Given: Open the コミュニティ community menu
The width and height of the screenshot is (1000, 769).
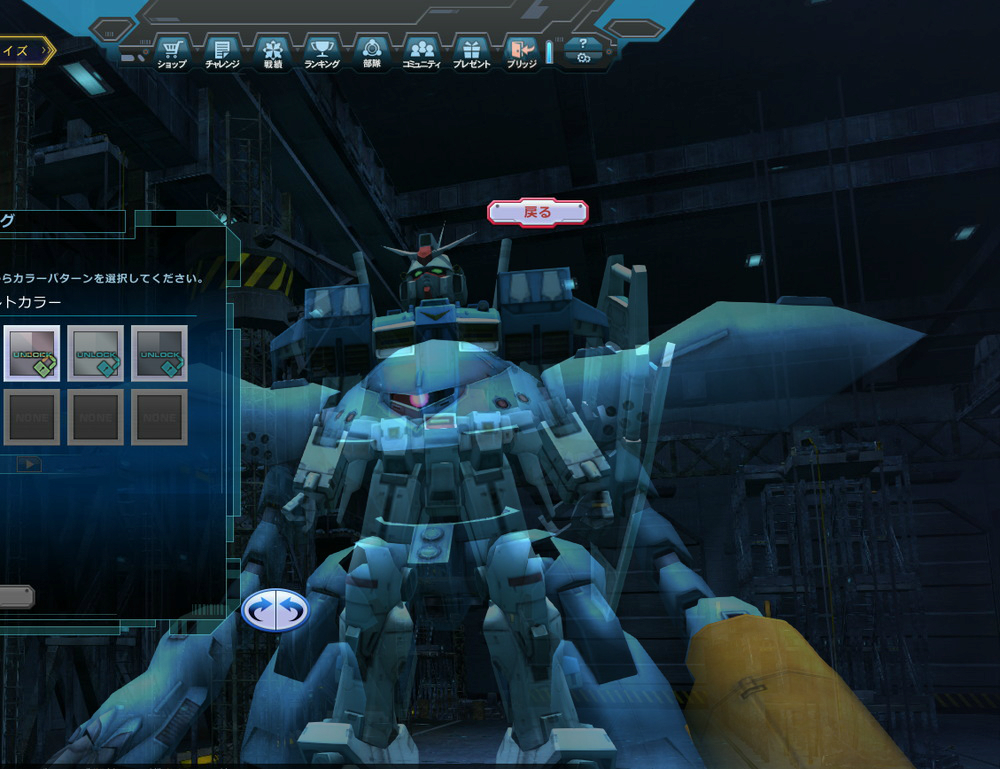Looking at the screenshot, I should click(x=421, y=52).
